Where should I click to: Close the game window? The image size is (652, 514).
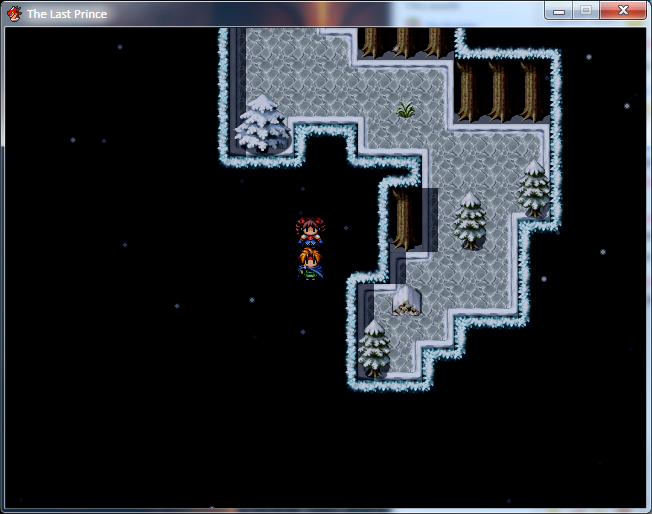623,10
